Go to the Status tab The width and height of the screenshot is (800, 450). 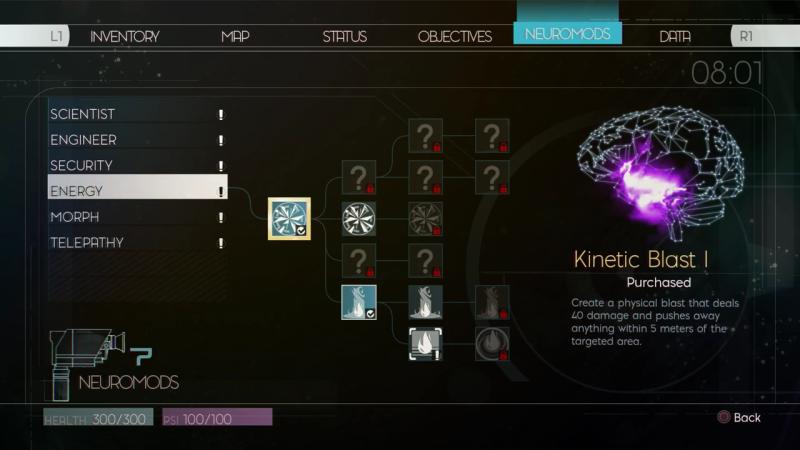click(344, 36)
